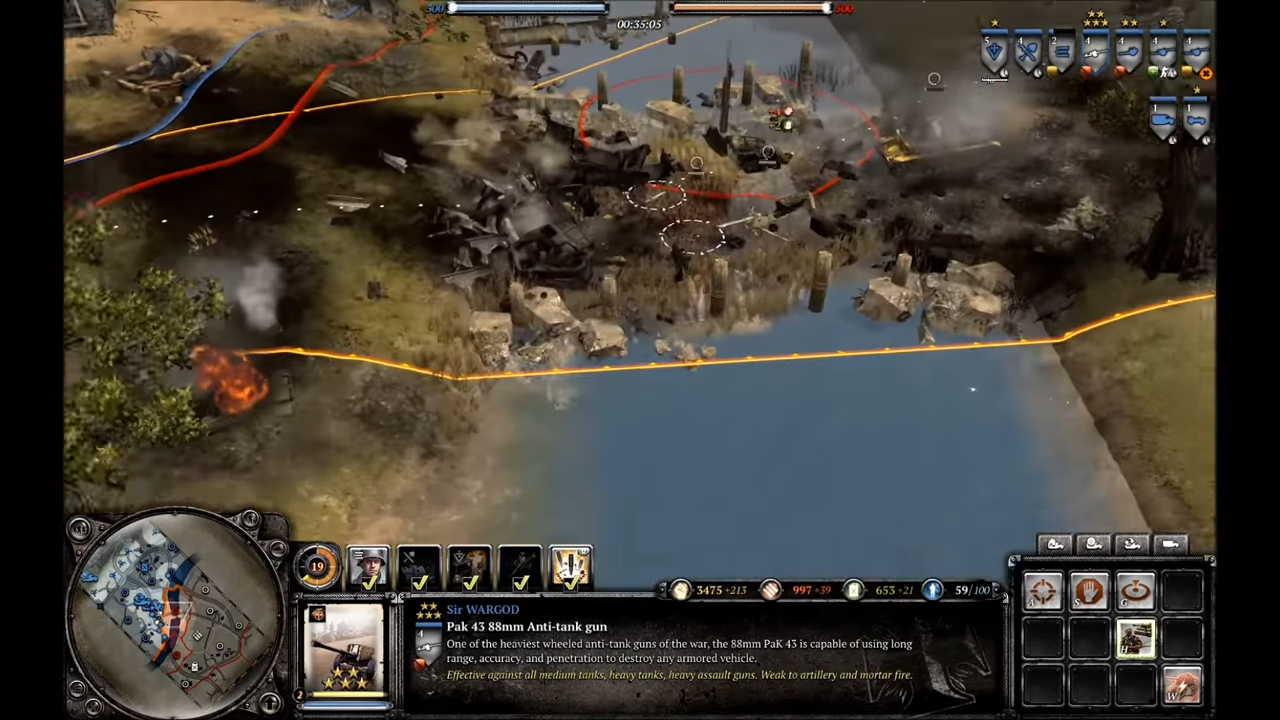Uncheck the rightmost bulletin checkmark
The image size is (1280, 720).
[572, 583]
